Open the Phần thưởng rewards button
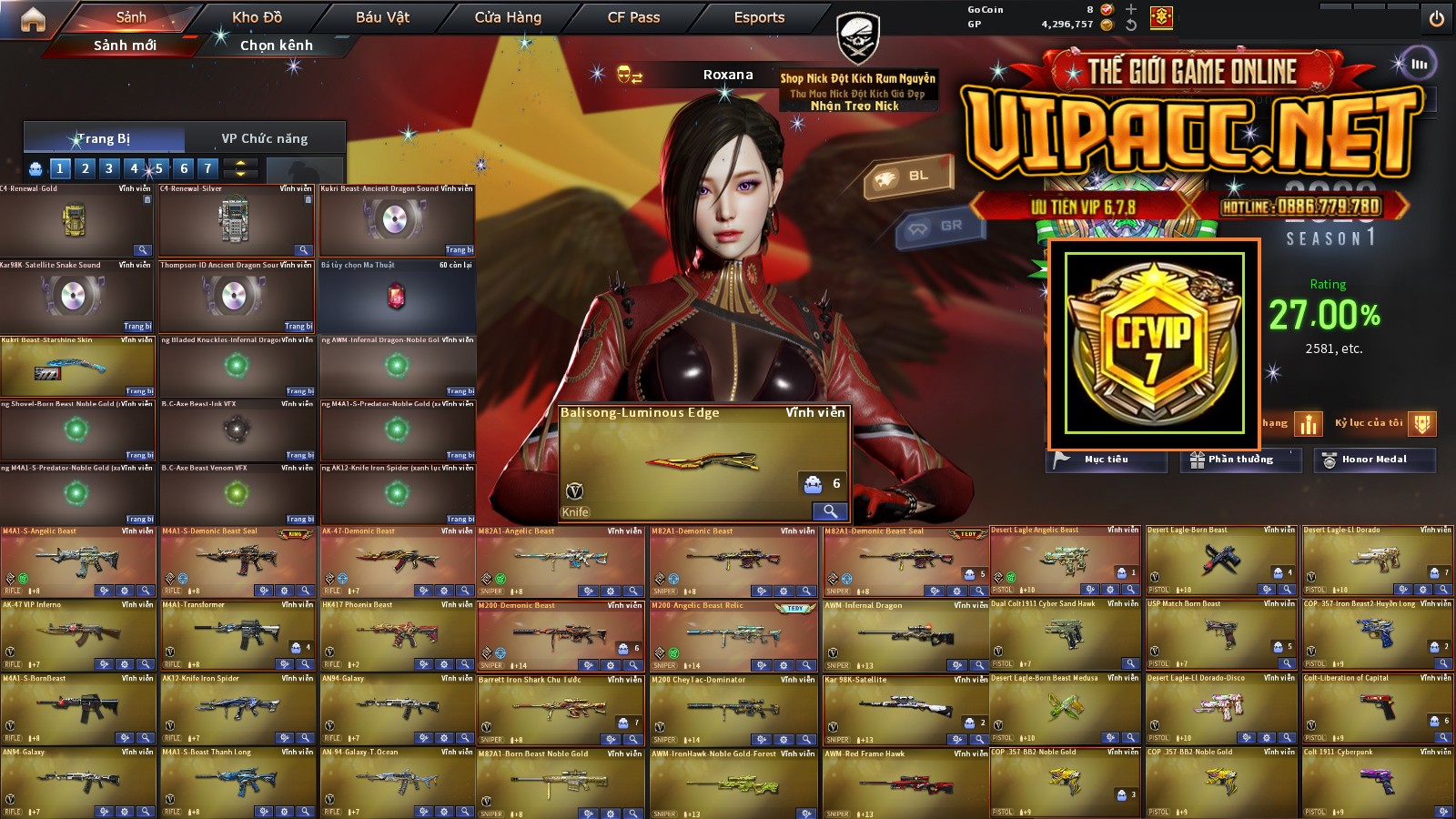 [x=1240, y=460]
